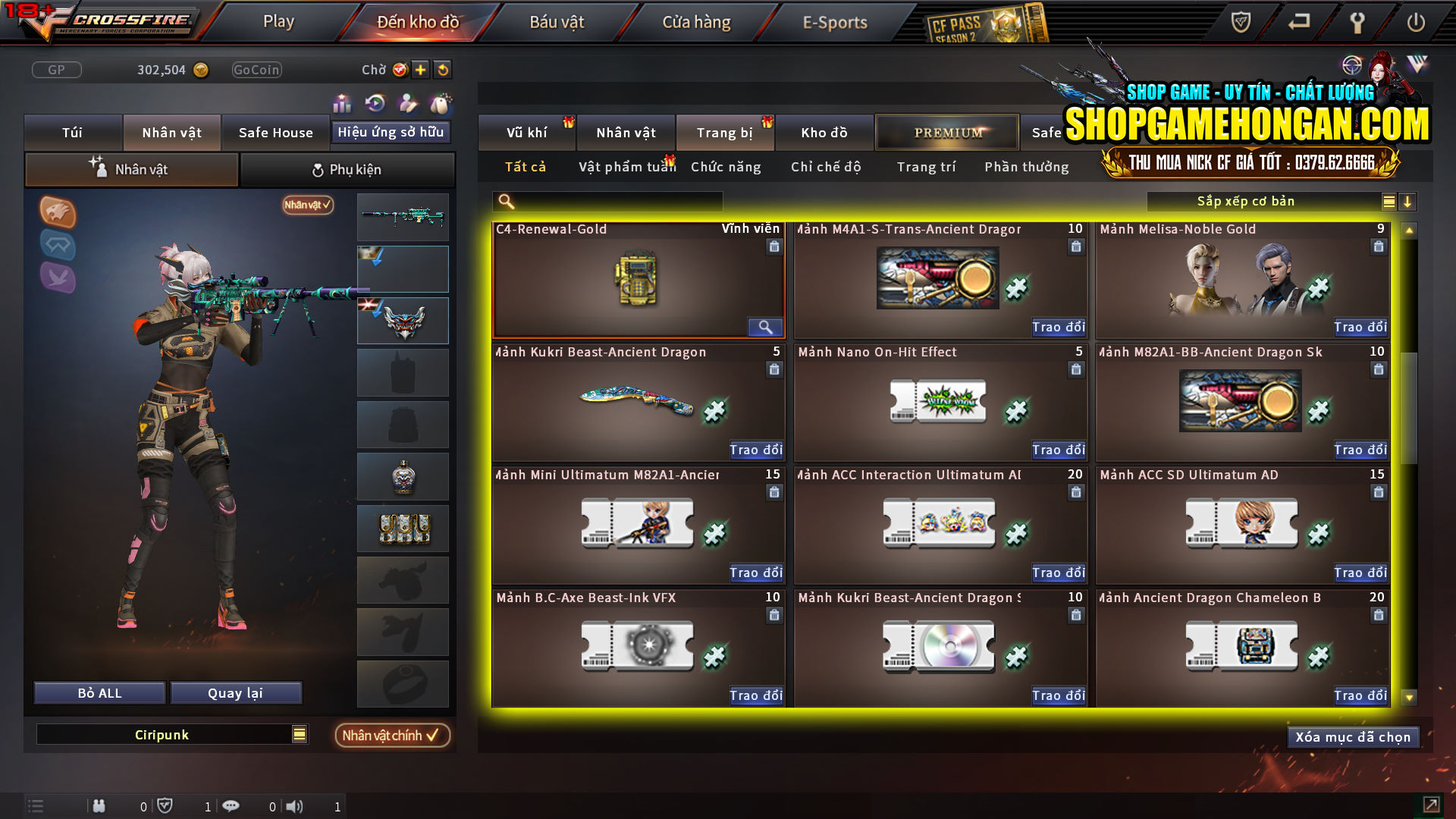
Task: Click the Bỏ ALL button
Action: [x=99, y=692]
